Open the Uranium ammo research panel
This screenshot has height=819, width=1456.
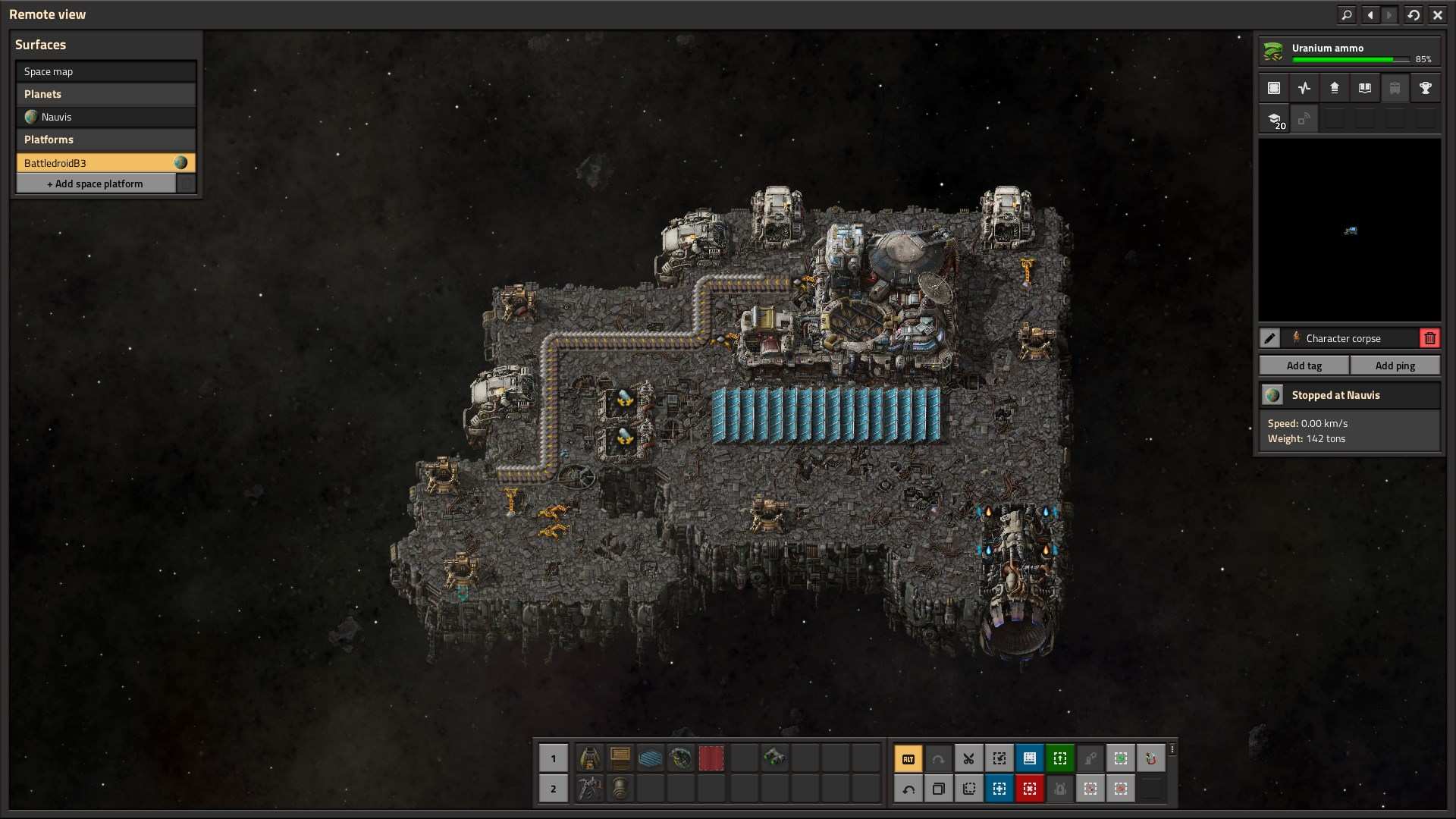point(1349,52)
